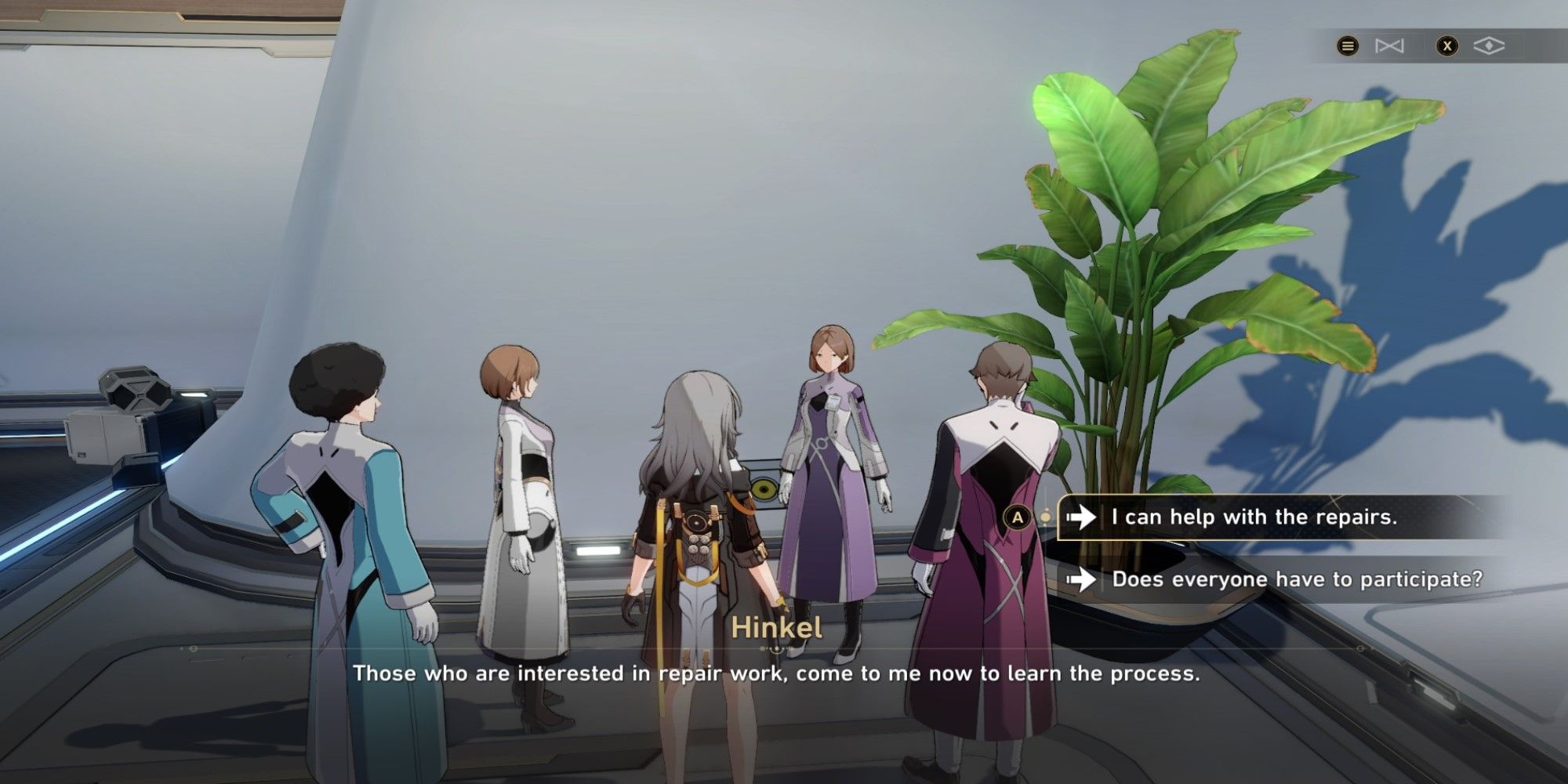The height and width of the screenshot is (784, 1568).
Task: Open the in-game menu via hamburger icon
Action: (1348, 45)
